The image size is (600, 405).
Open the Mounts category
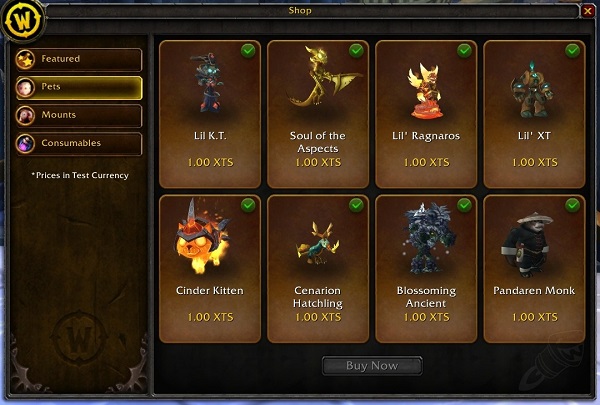click(x=78, y=116)
